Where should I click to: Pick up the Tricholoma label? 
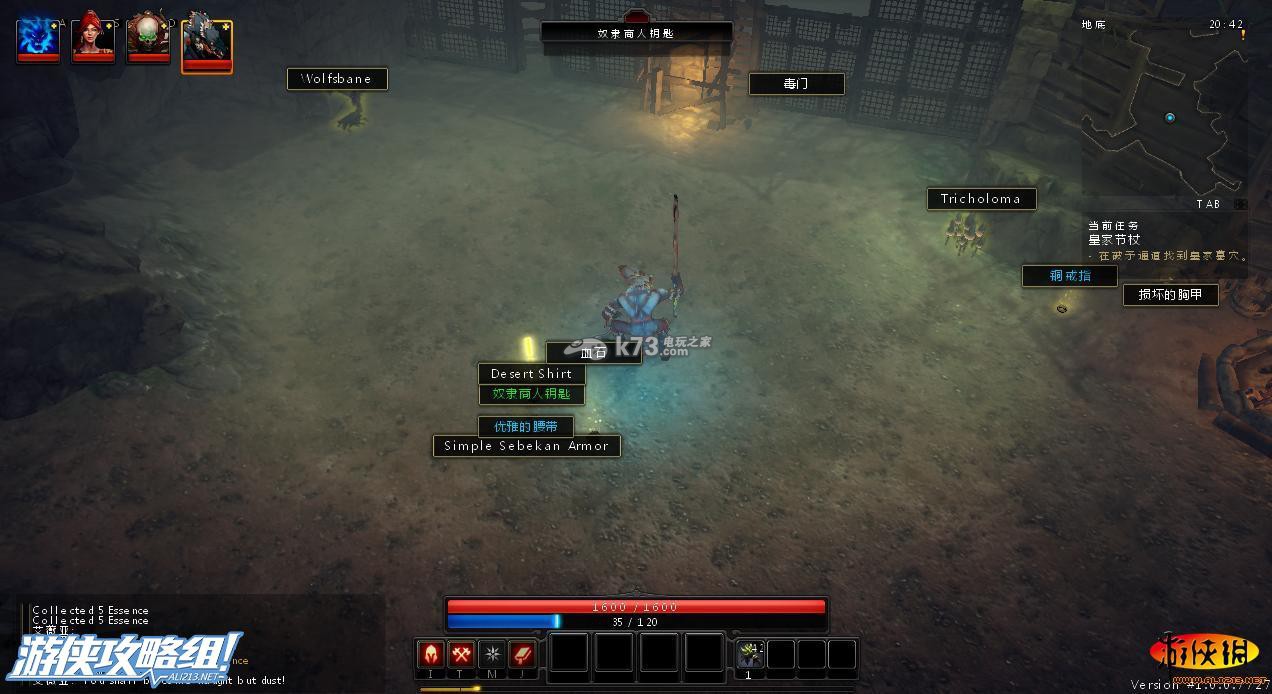coord(981,199)
